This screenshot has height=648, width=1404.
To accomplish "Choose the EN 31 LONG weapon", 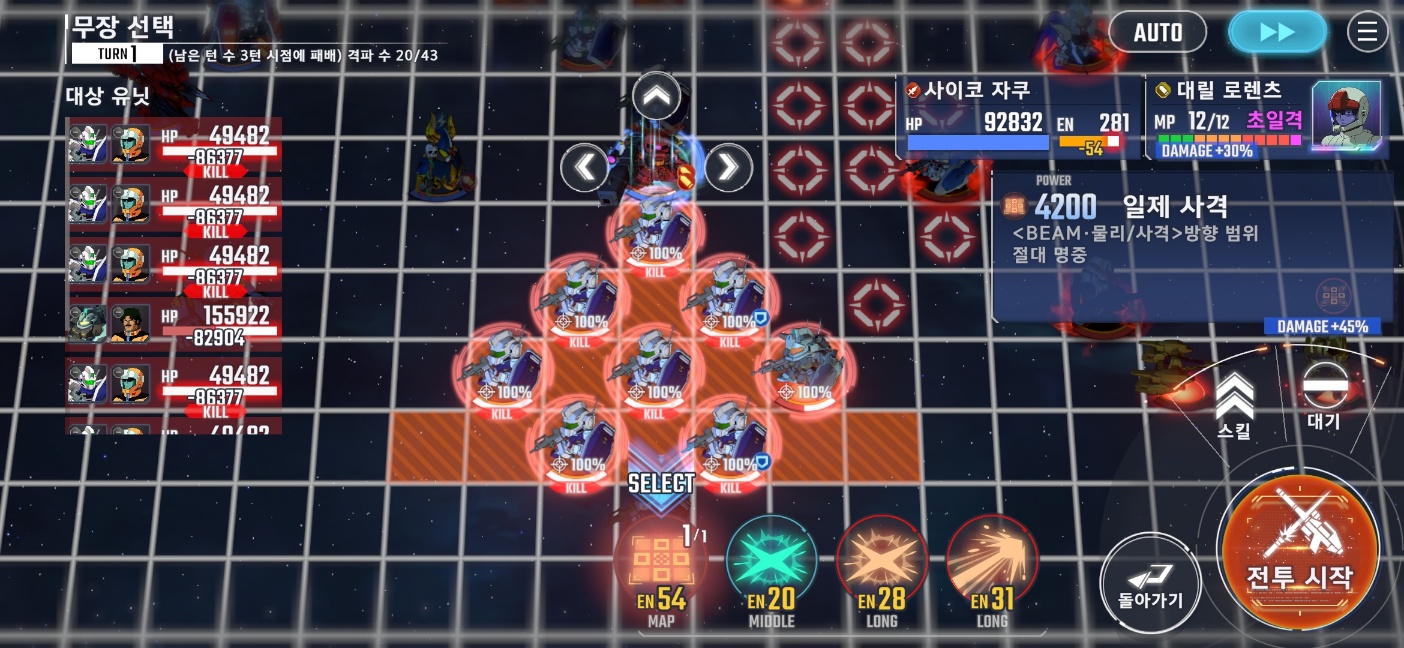I will point(991,565).
